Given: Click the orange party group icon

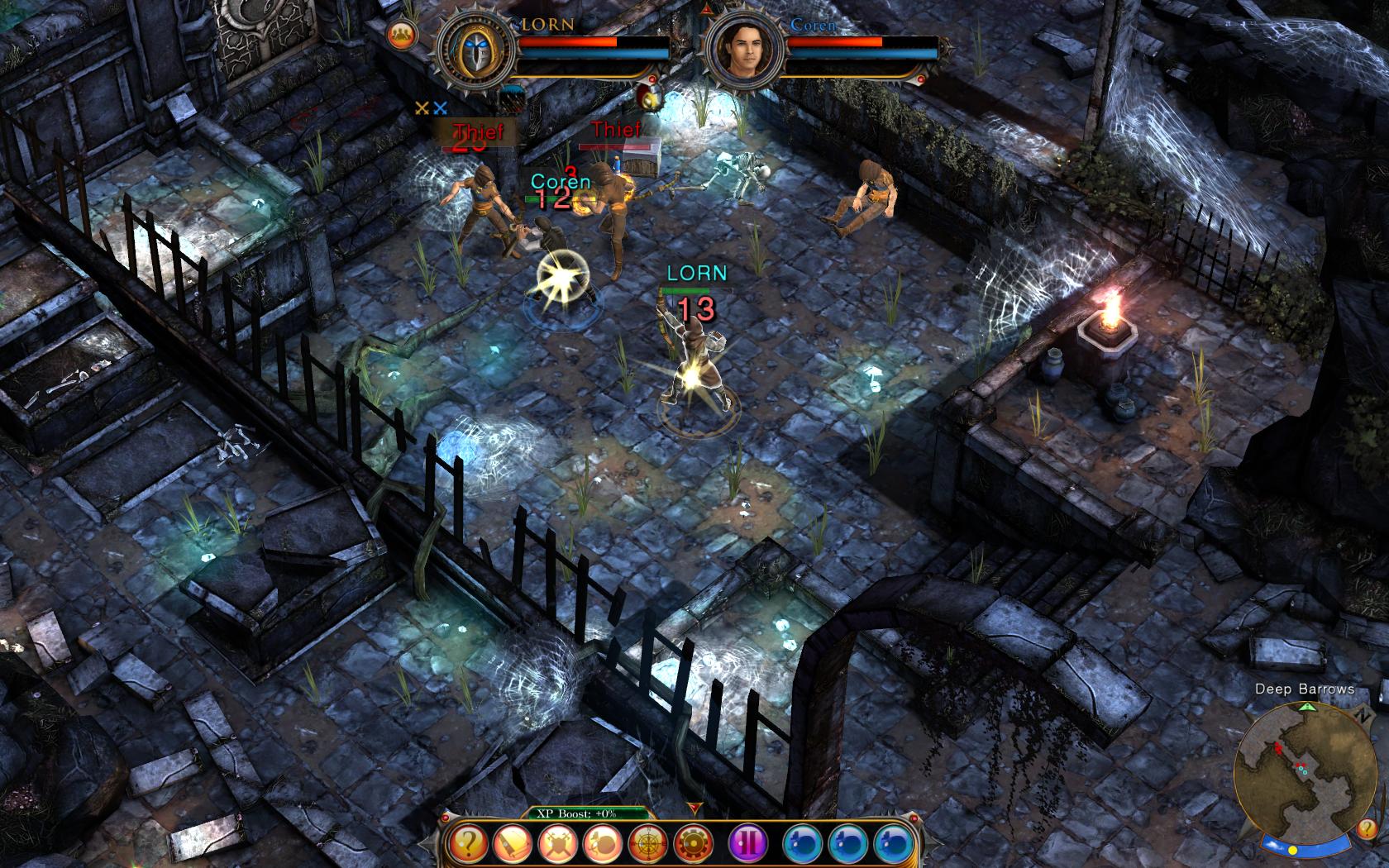Looking at the screenshot, I should [x=401, y=34].
